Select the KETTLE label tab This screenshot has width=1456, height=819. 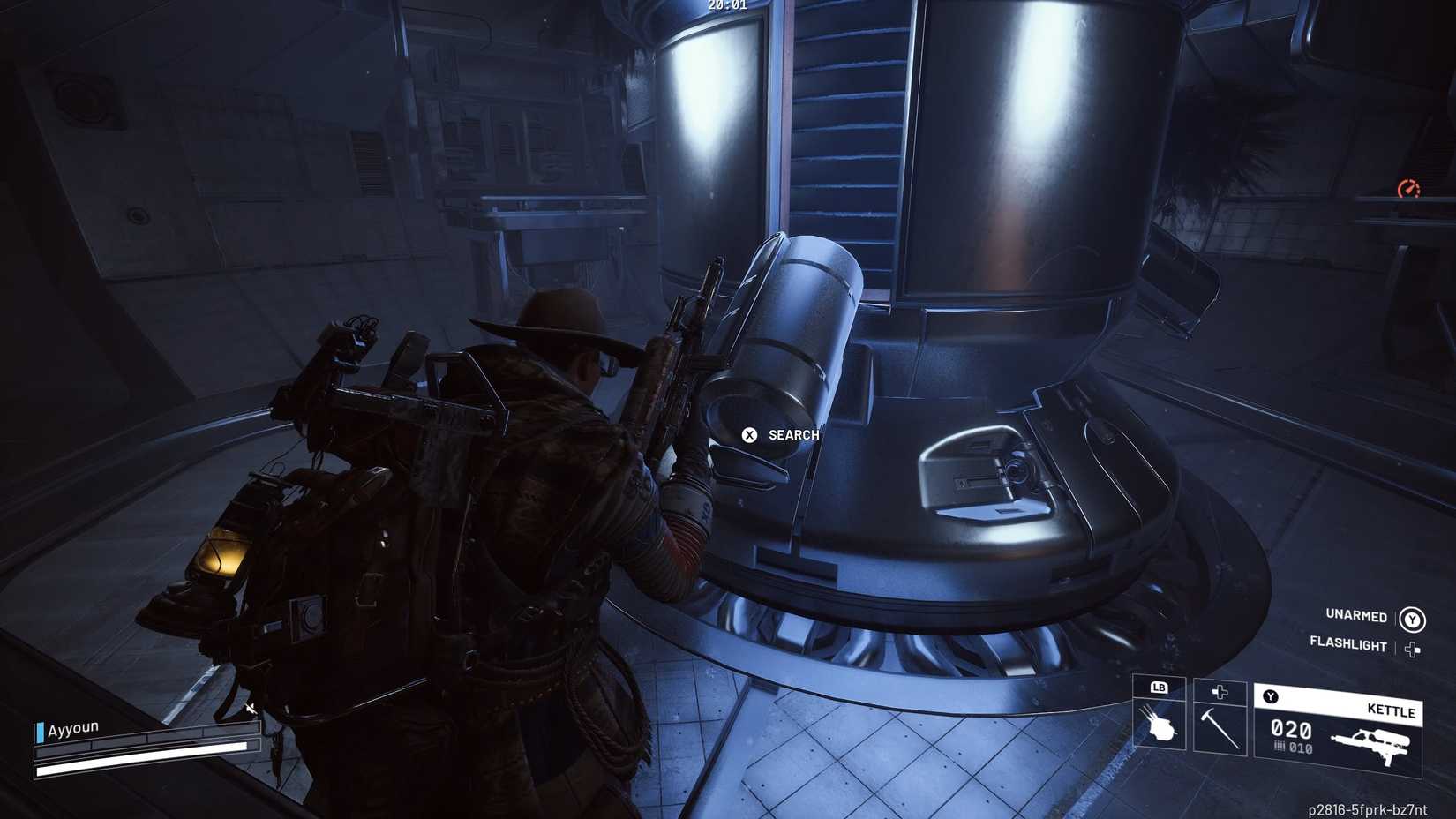pyautogui.click(x=1392, y=712)
